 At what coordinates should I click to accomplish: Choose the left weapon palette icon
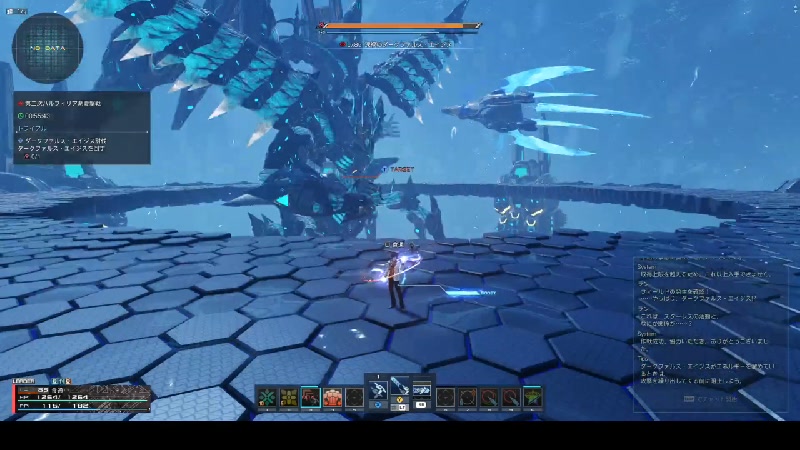coord(379,389)
